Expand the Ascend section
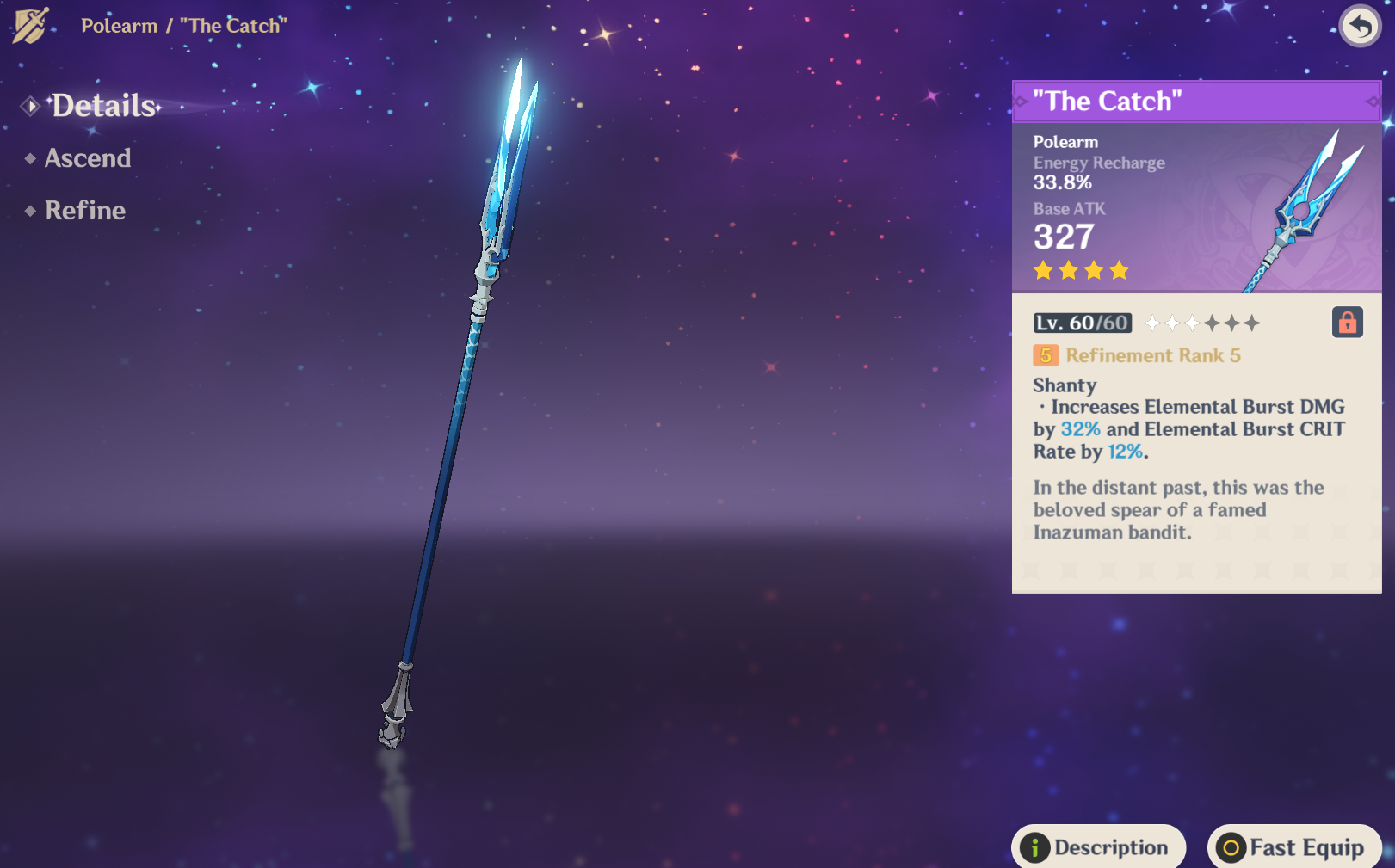The height and width of the screenshot is (868, 1395). (x=87, y=158)
